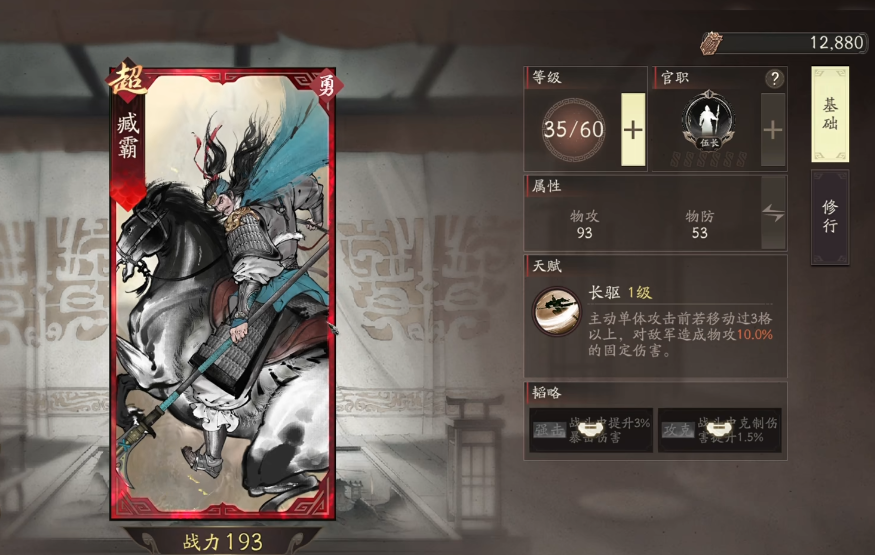Open the 官职 question mark help
This screenshot has height=555, width=875.
774,79
